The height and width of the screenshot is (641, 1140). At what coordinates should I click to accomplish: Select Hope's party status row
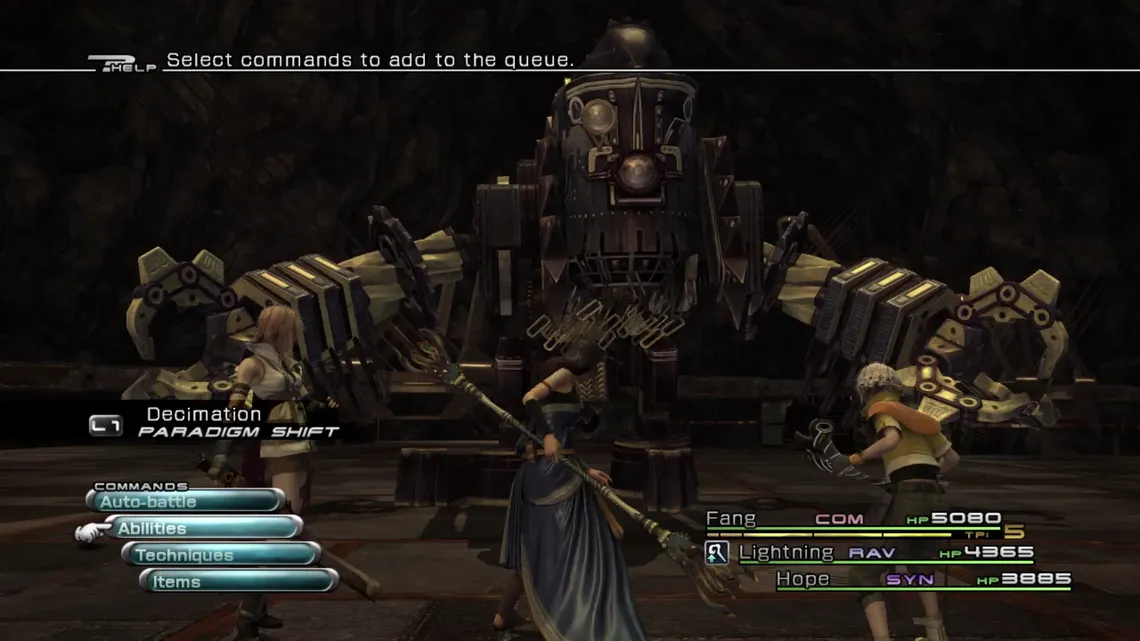tap(922, 579)
